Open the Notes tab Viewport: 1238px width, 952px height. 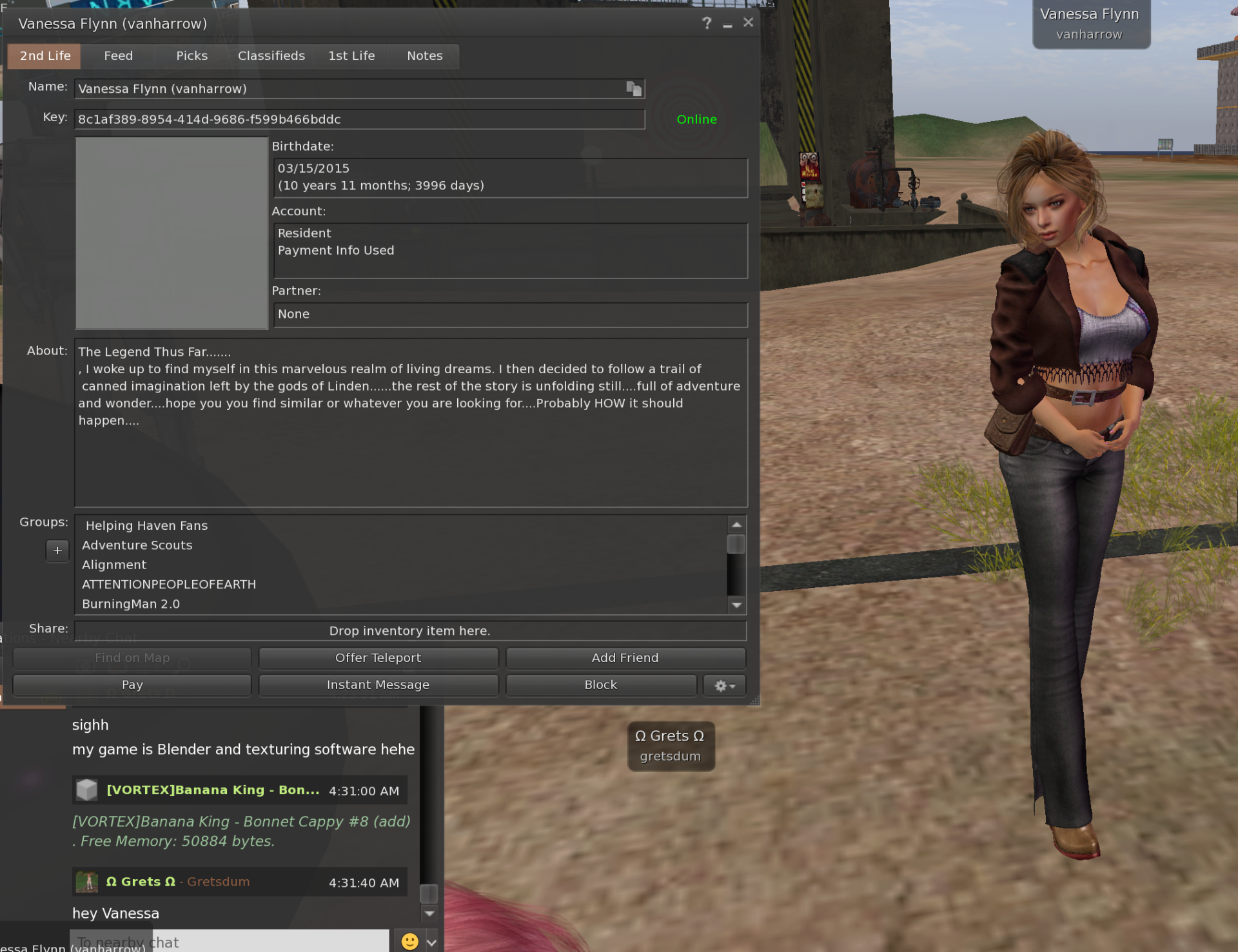(424, 56)
